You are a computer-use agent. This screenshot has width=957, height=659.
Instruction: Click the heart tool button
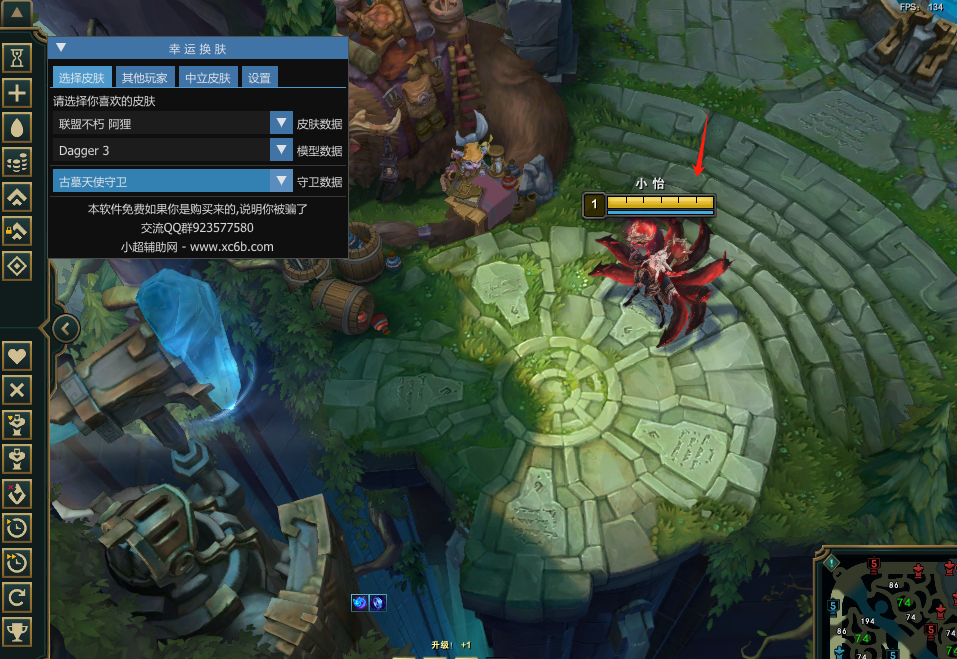click(17, 355)
